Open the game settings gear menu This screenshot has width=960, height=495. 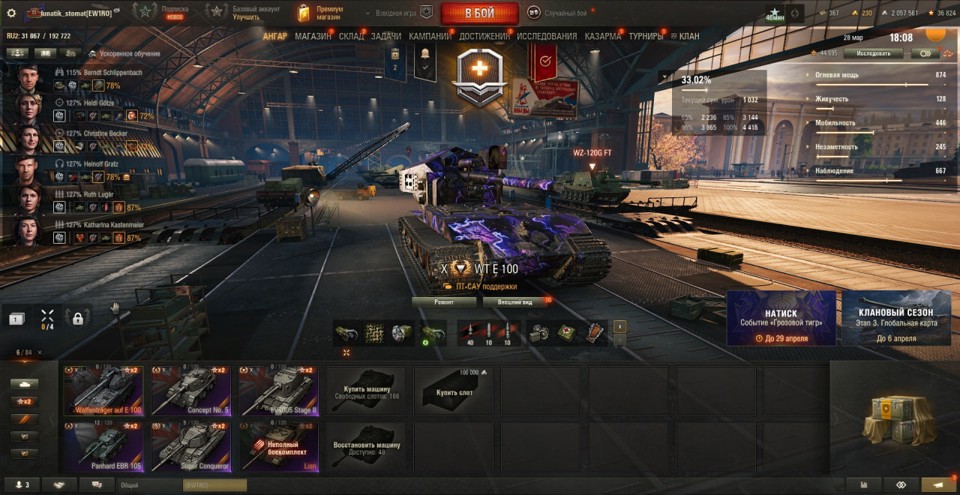tap(11, 13)
